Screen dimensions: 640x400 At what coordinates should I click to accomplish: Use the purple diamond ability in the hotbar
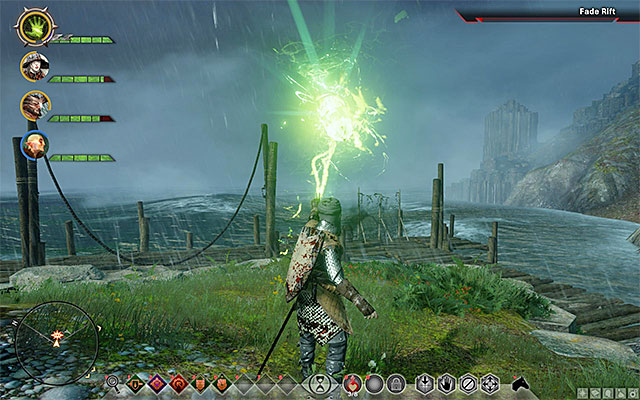point(155,382)
